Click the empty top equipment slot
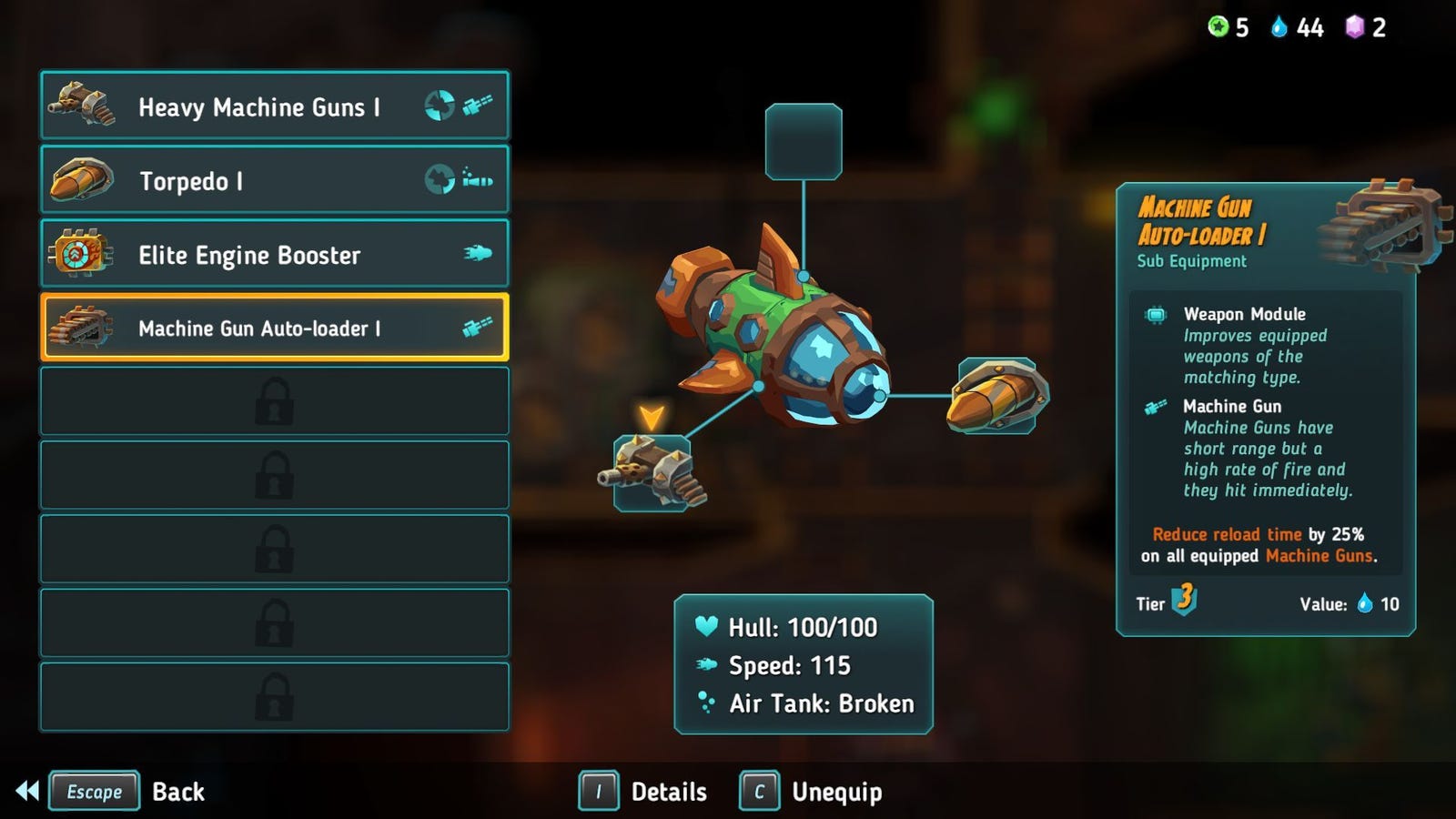1456x819 pixels. 803,142
